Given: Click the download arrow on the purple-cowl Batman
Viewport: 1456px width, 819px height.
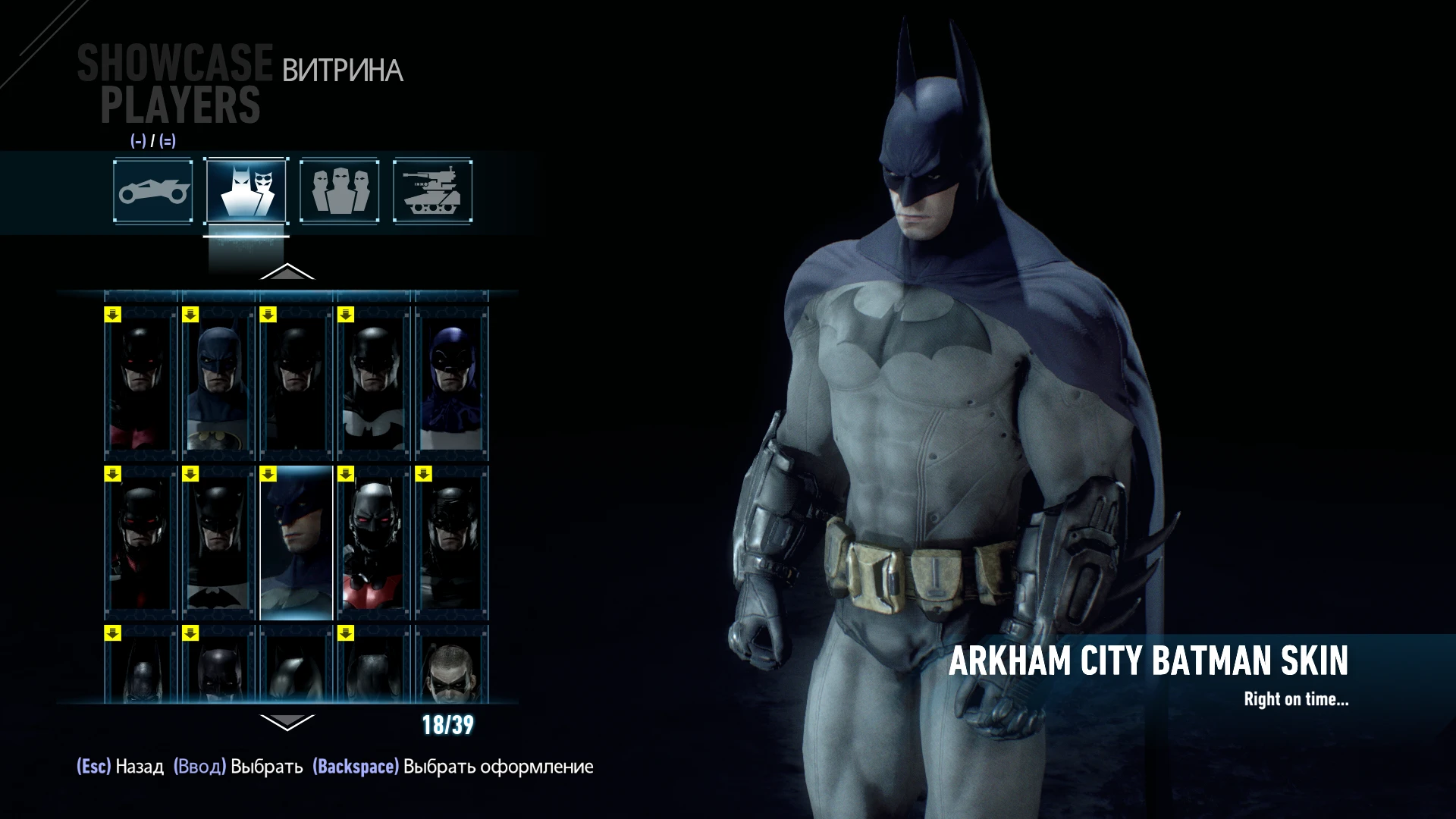Looking at the screenshot, I should (423, 312).
